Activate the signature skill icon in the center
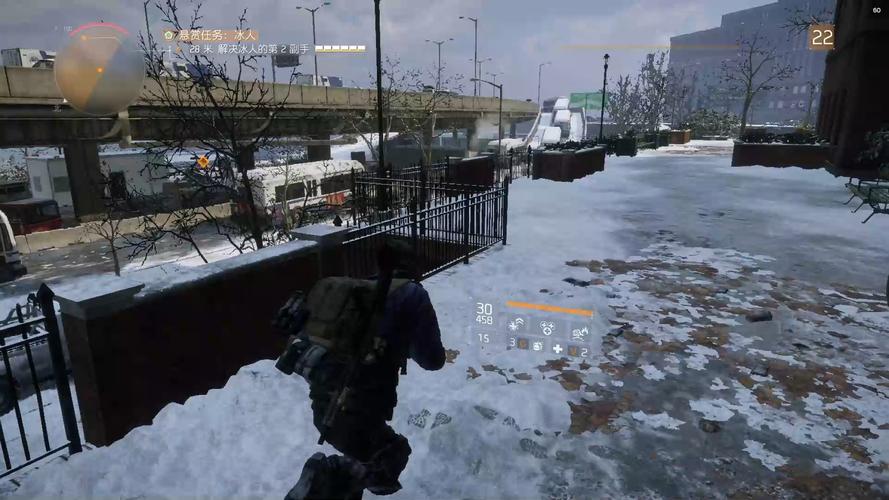This screenshot has width=889, height=500. tap(548, 326)
